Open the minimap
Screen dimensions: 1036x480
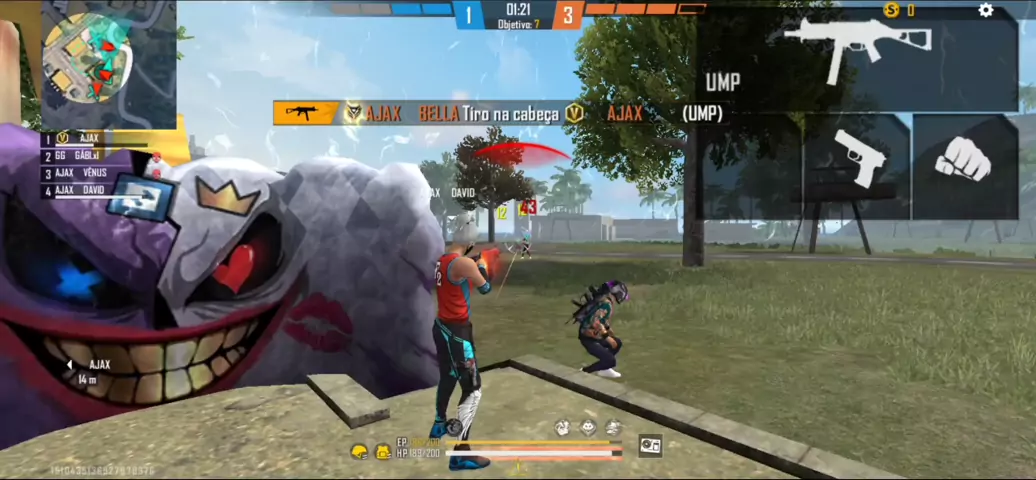(x=88, y=59)
